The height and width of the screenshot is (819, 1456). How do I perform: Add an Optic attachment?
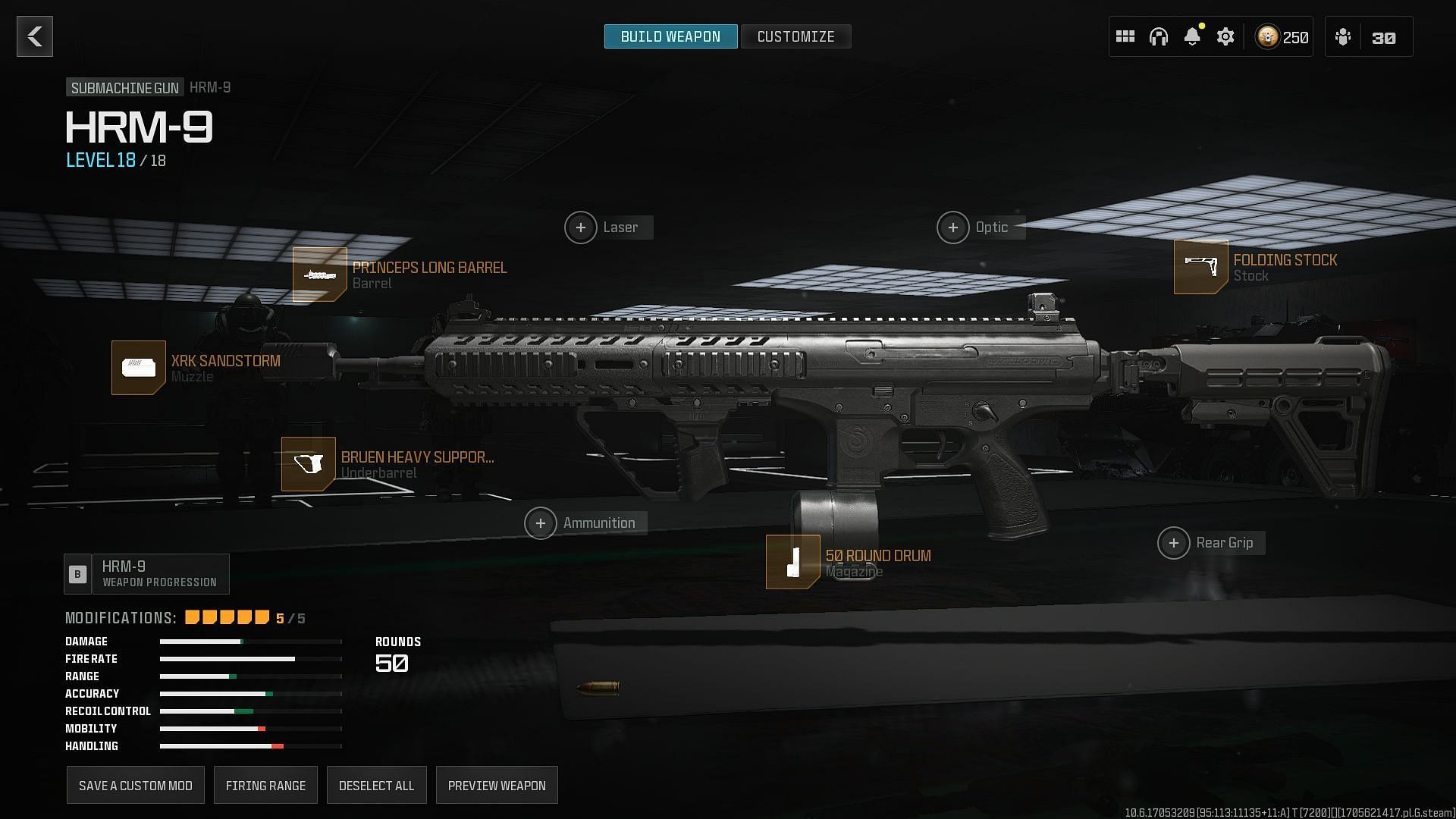click(953, 227)
